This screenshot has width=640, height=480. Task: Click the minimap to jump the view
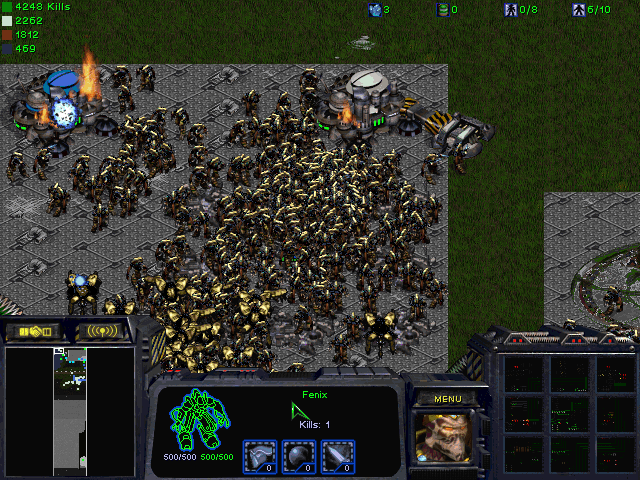70,410
